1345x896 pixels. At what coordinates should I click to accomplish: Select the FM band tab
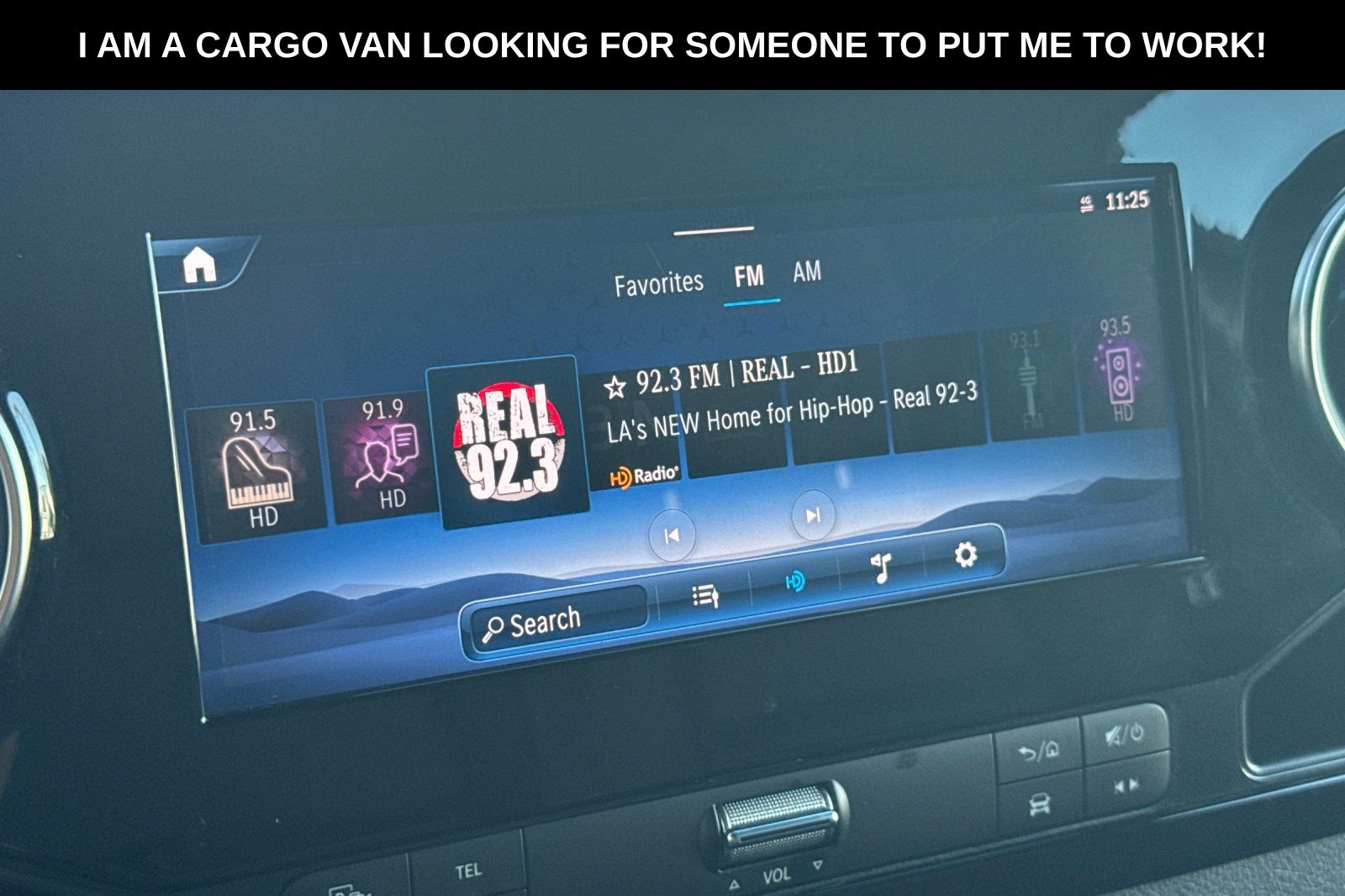[x=748, y=277]
